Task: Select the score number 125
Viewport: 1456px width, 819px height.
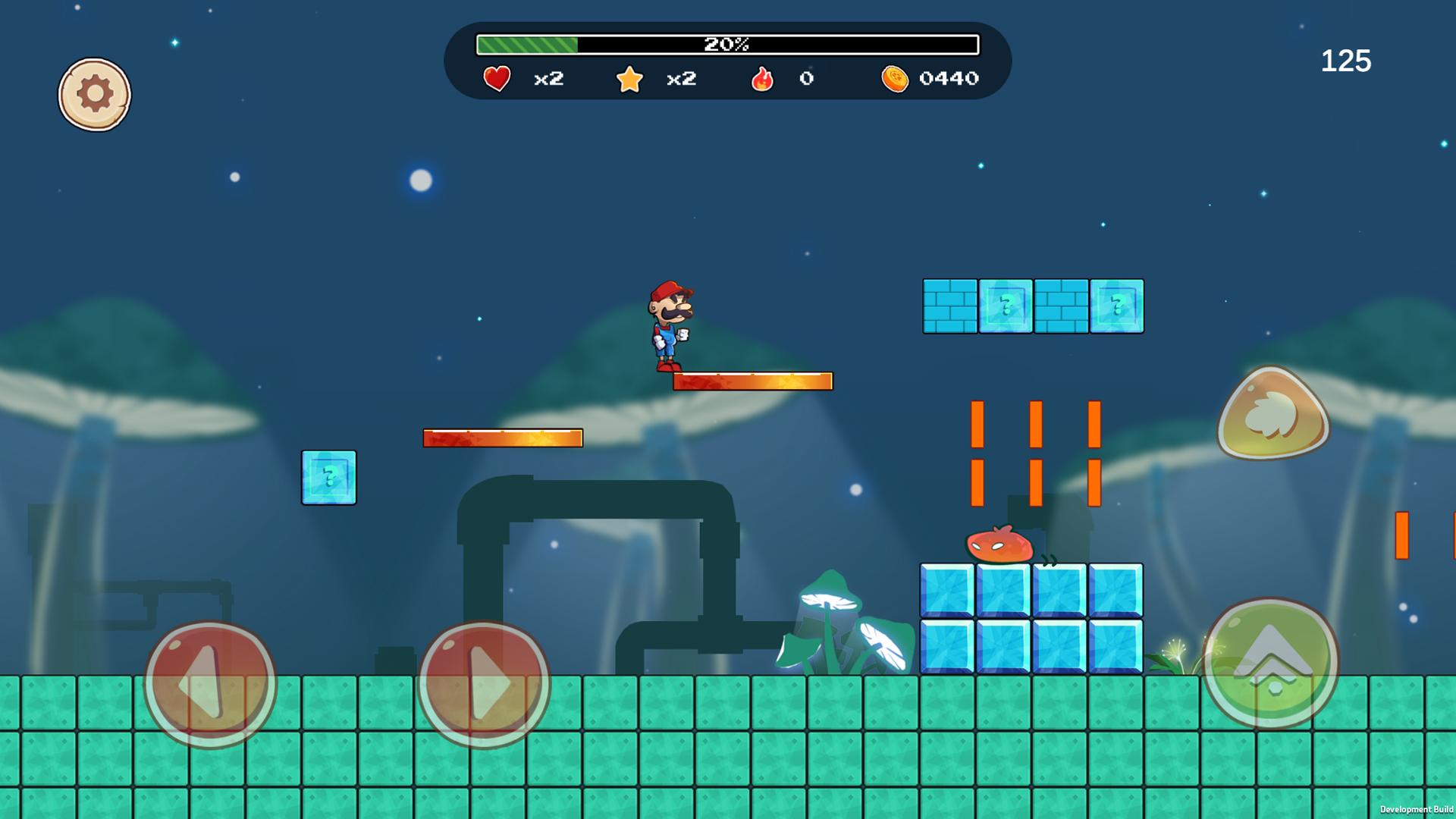Action: click(1346, 61)
